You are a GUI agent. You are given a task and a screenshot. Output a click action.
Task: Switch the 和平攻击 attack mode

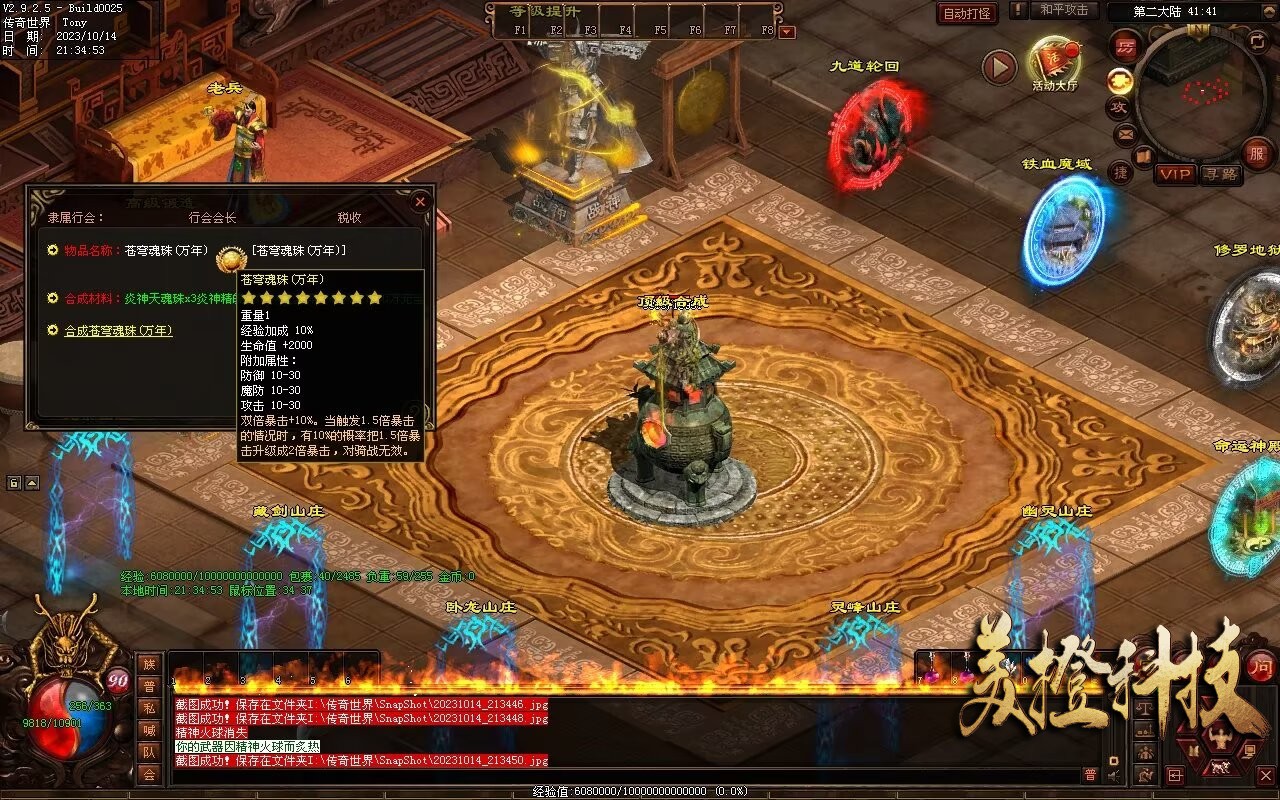1063,10
